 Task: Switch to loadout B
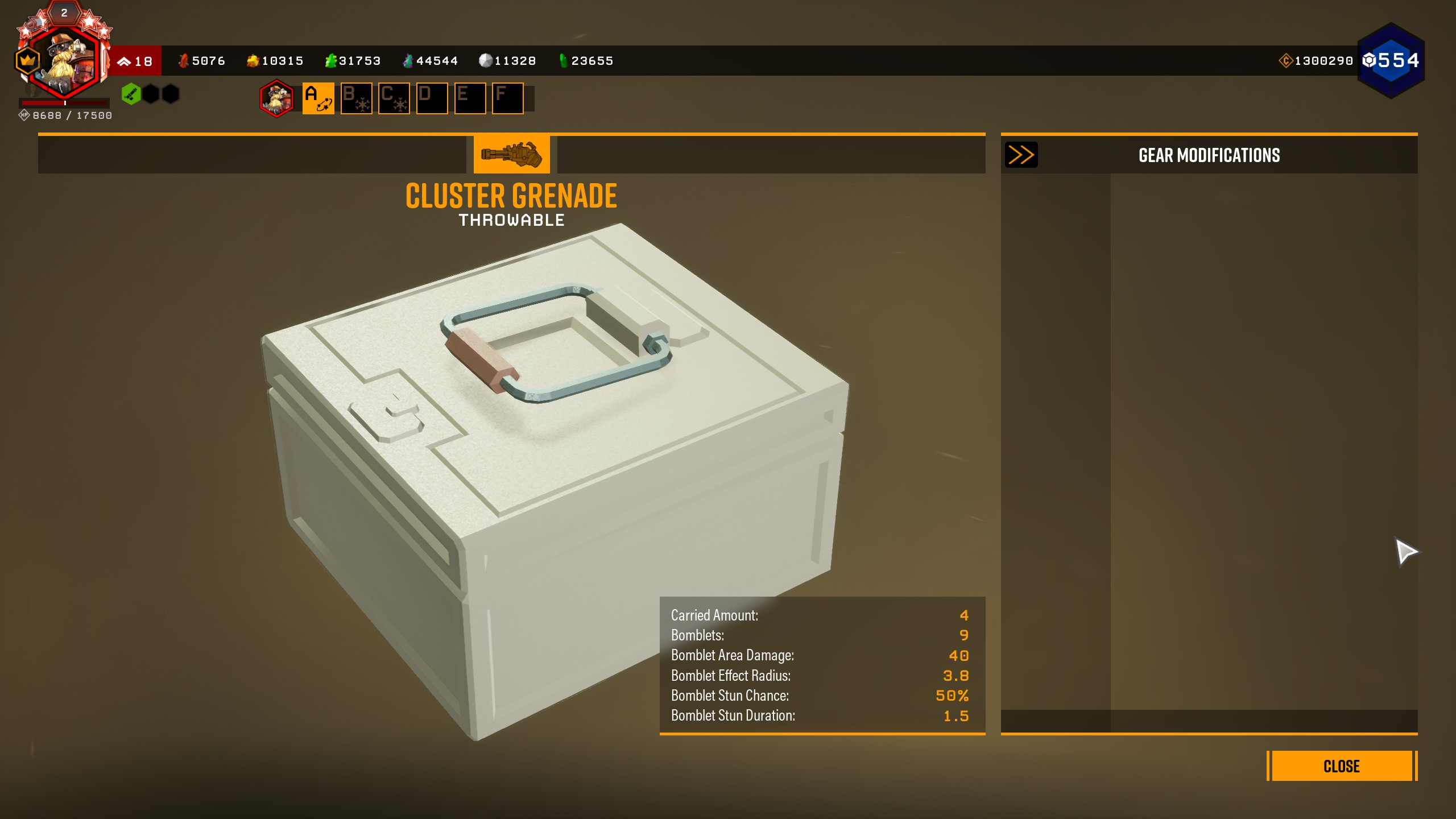(356, 98)
